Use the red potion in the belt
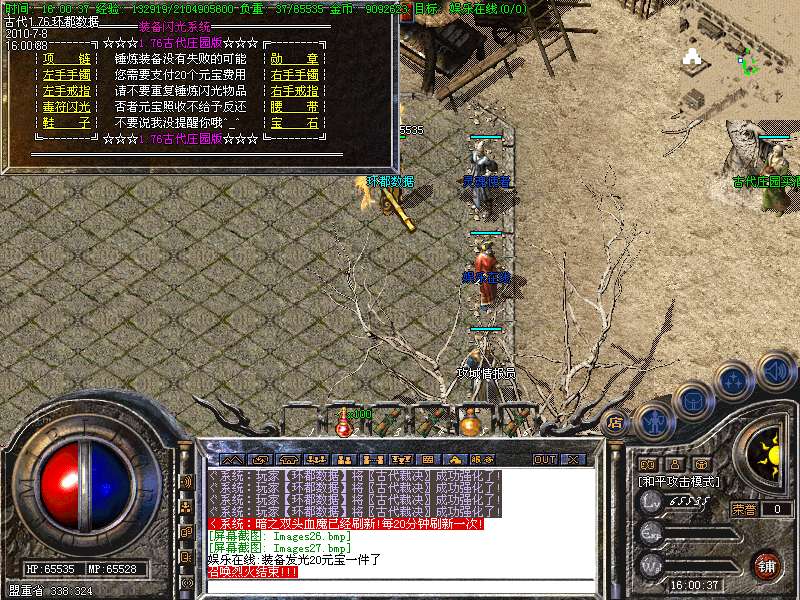 pos(344,424)
